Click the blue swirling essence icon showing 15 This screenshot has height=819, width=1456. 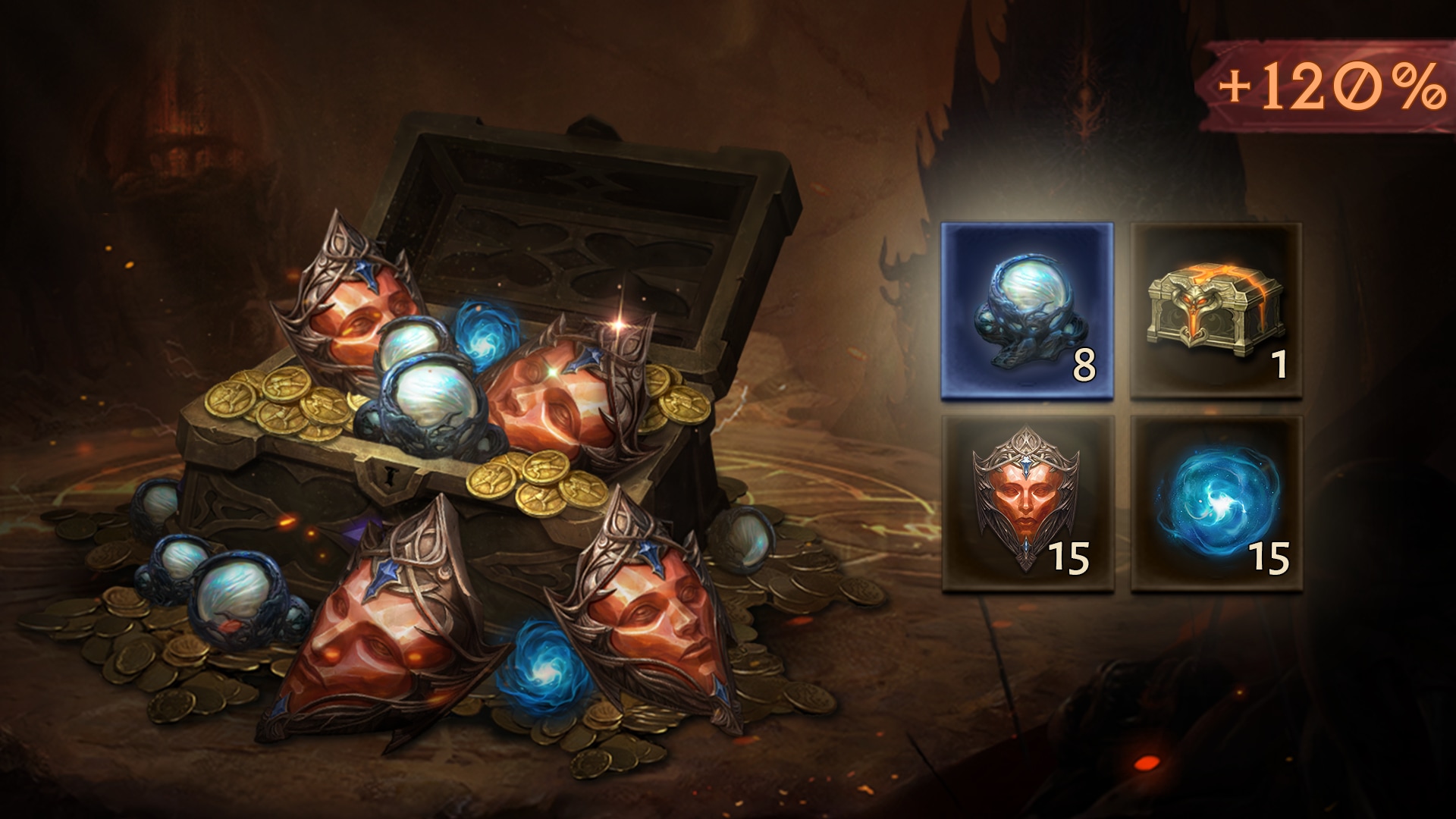coord(1217,504)
